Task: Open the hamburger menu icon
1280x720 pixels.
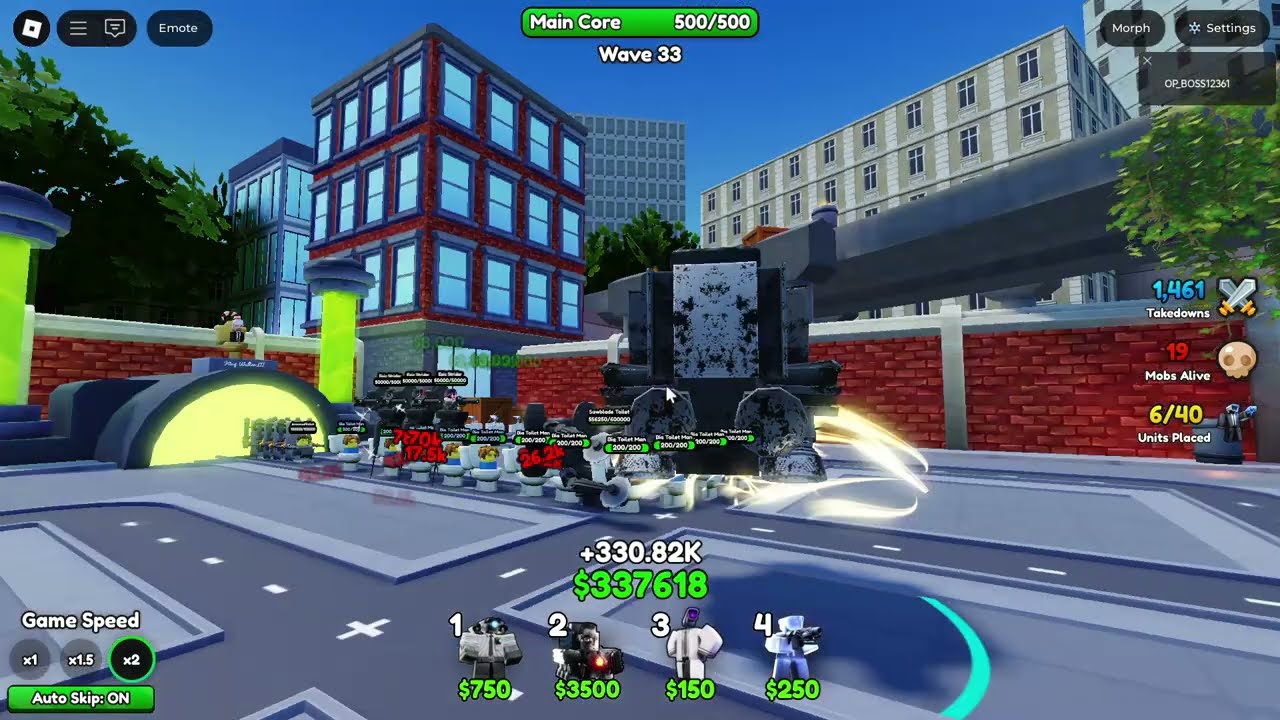Action: 78,28
